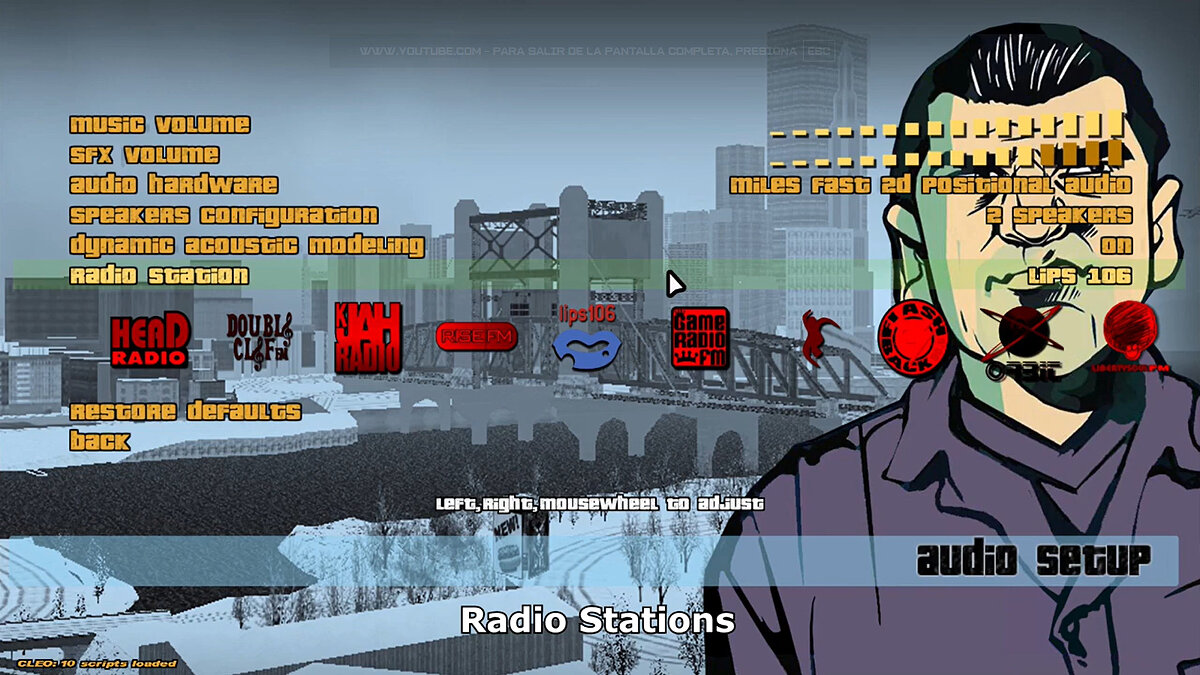The height and width of the screenshot is (675, 1200).
Task: Open the Speakers Configuration option
Action: [x=223, y=215]
